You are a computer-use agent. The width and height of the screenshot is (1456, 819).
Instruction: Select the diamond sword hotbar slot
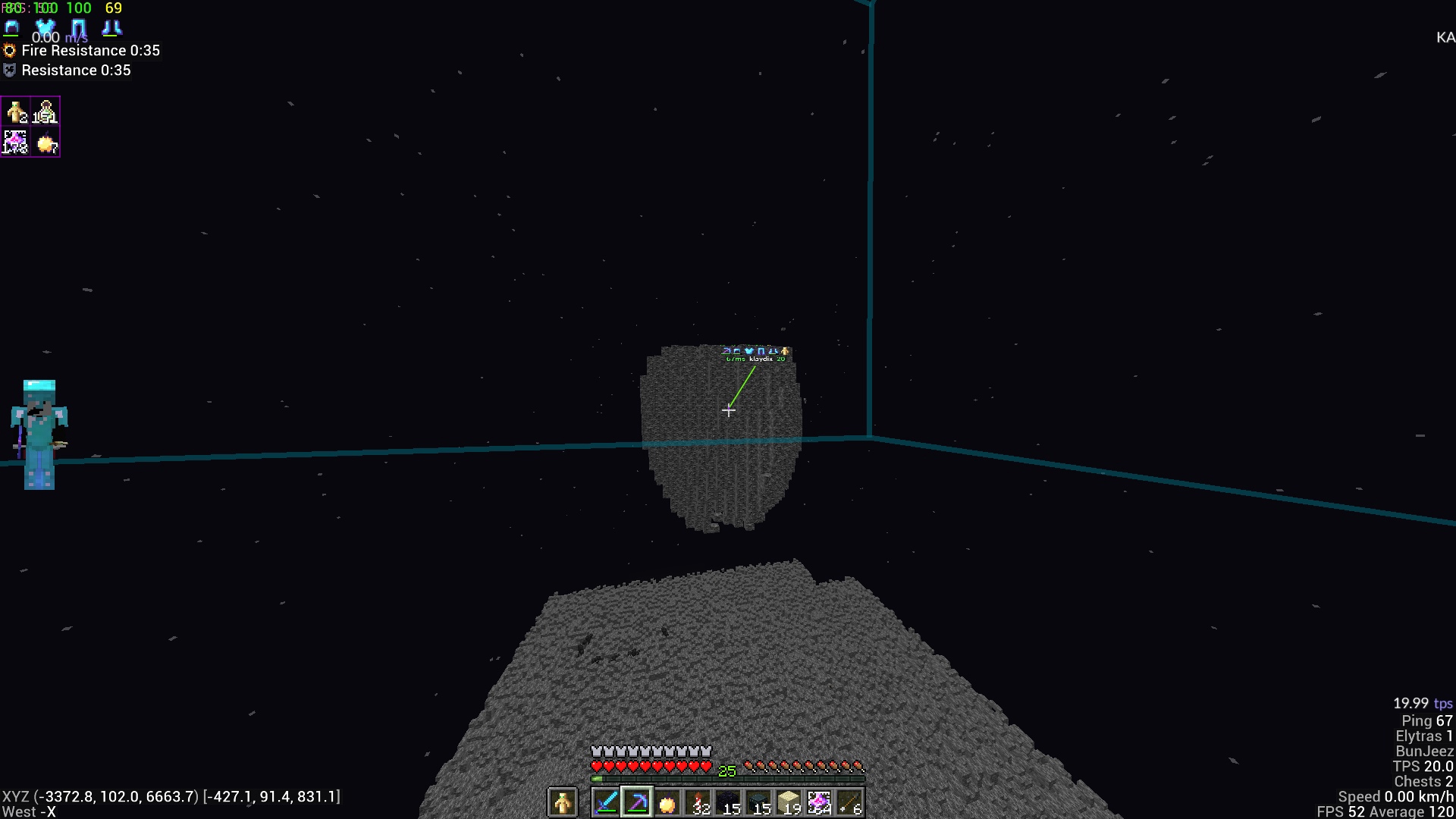click(606, 802)
